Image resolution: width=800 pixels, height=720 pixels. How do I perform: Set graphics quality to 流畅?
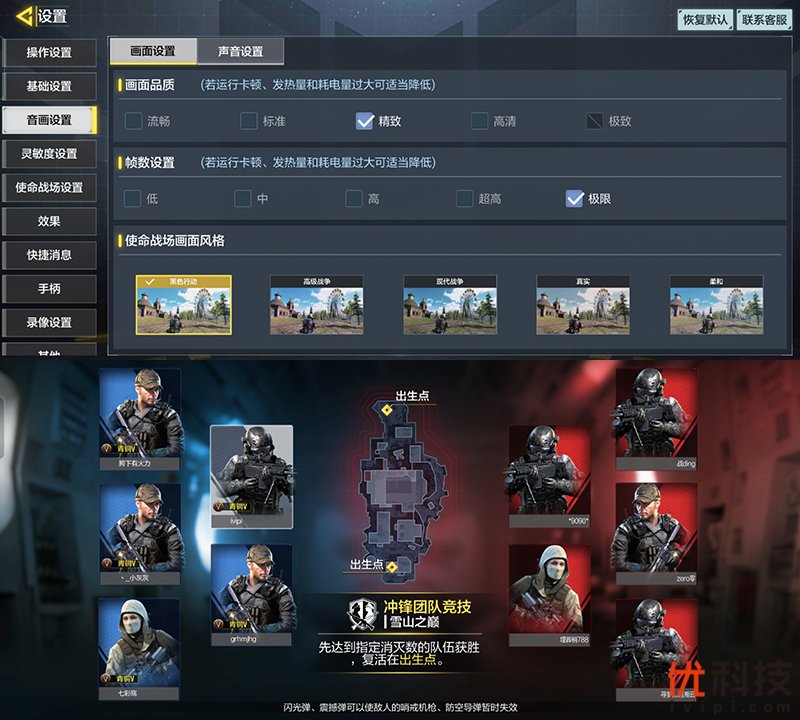[x=134, y=121]
